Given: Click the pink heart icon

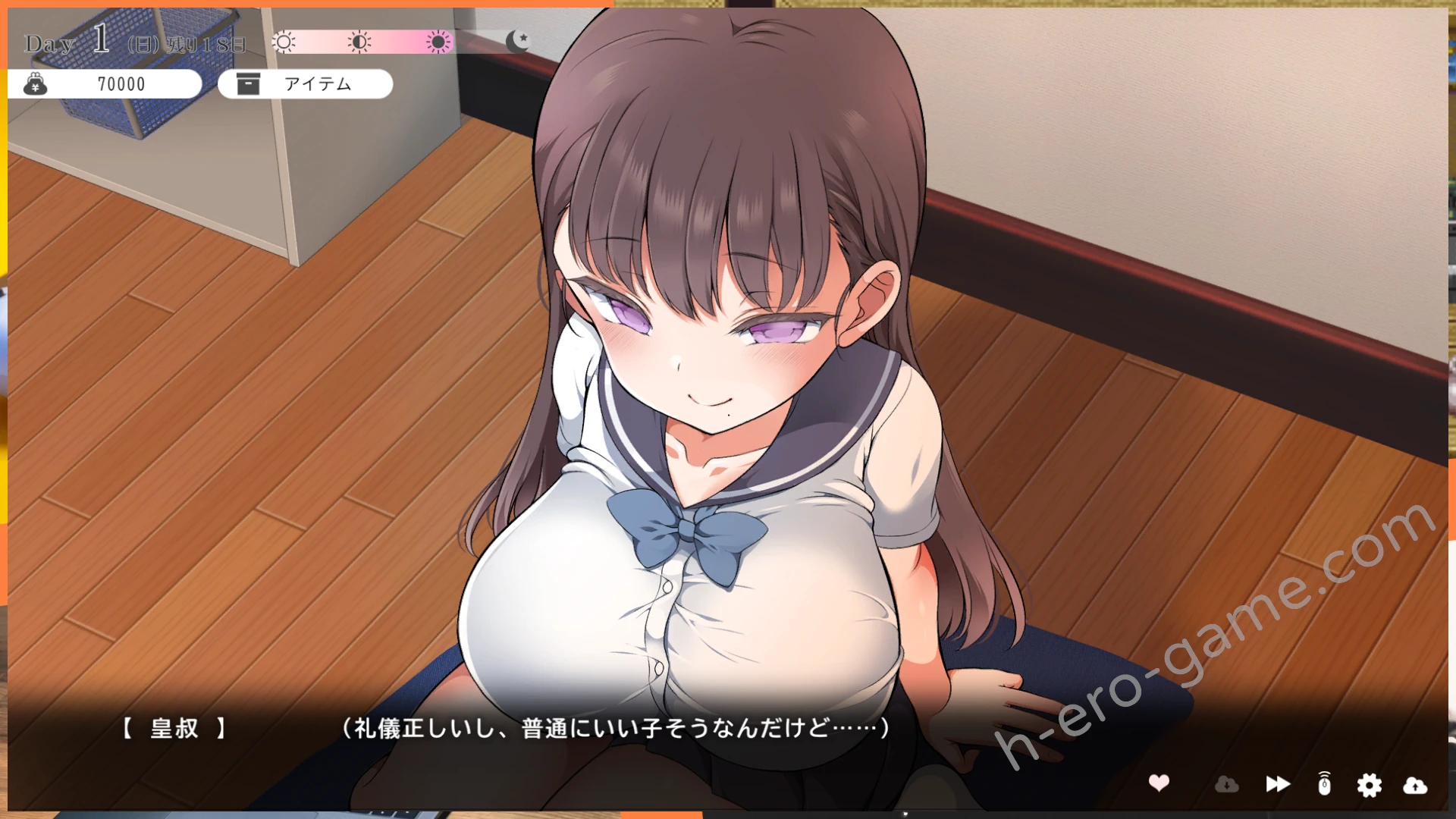Looking at the screenshot, I should (1159, 783).
